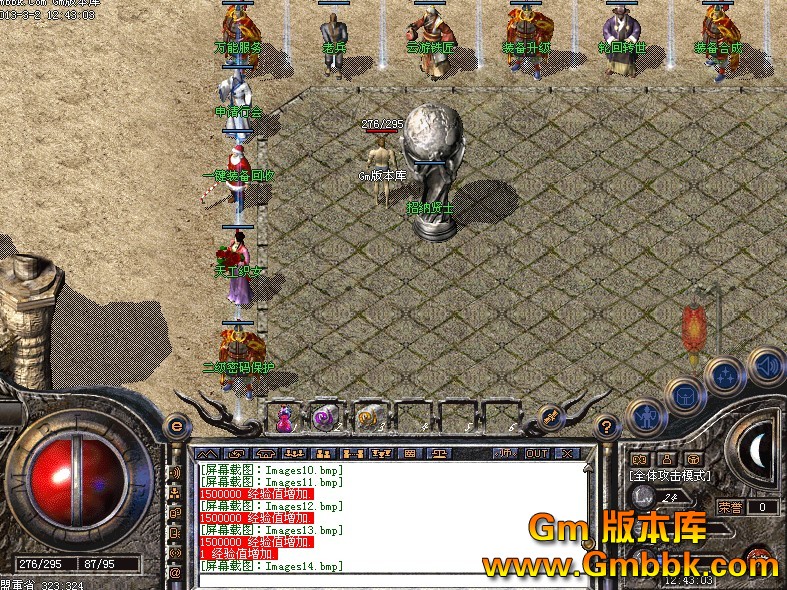Open the bag inventory round button
The image size is (787, 590).
pos(684,393)
